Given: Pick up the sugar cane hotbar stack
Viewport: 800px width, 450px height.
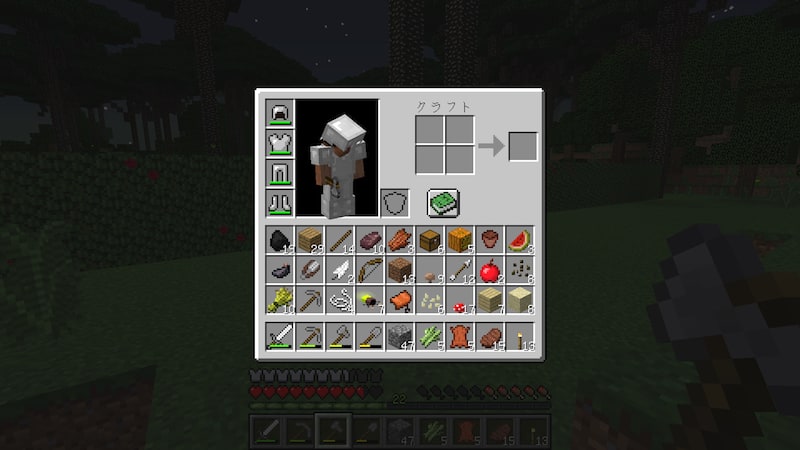Looking at the screenshot, I should 428,336.
